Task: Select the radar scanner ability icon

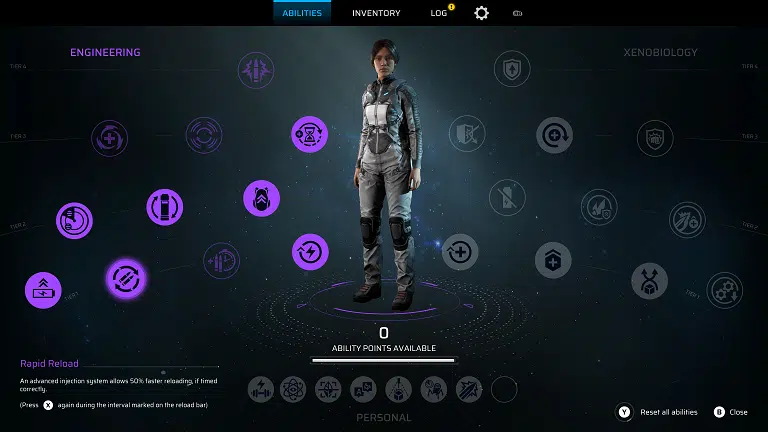Action: click(x=74, y=220)
